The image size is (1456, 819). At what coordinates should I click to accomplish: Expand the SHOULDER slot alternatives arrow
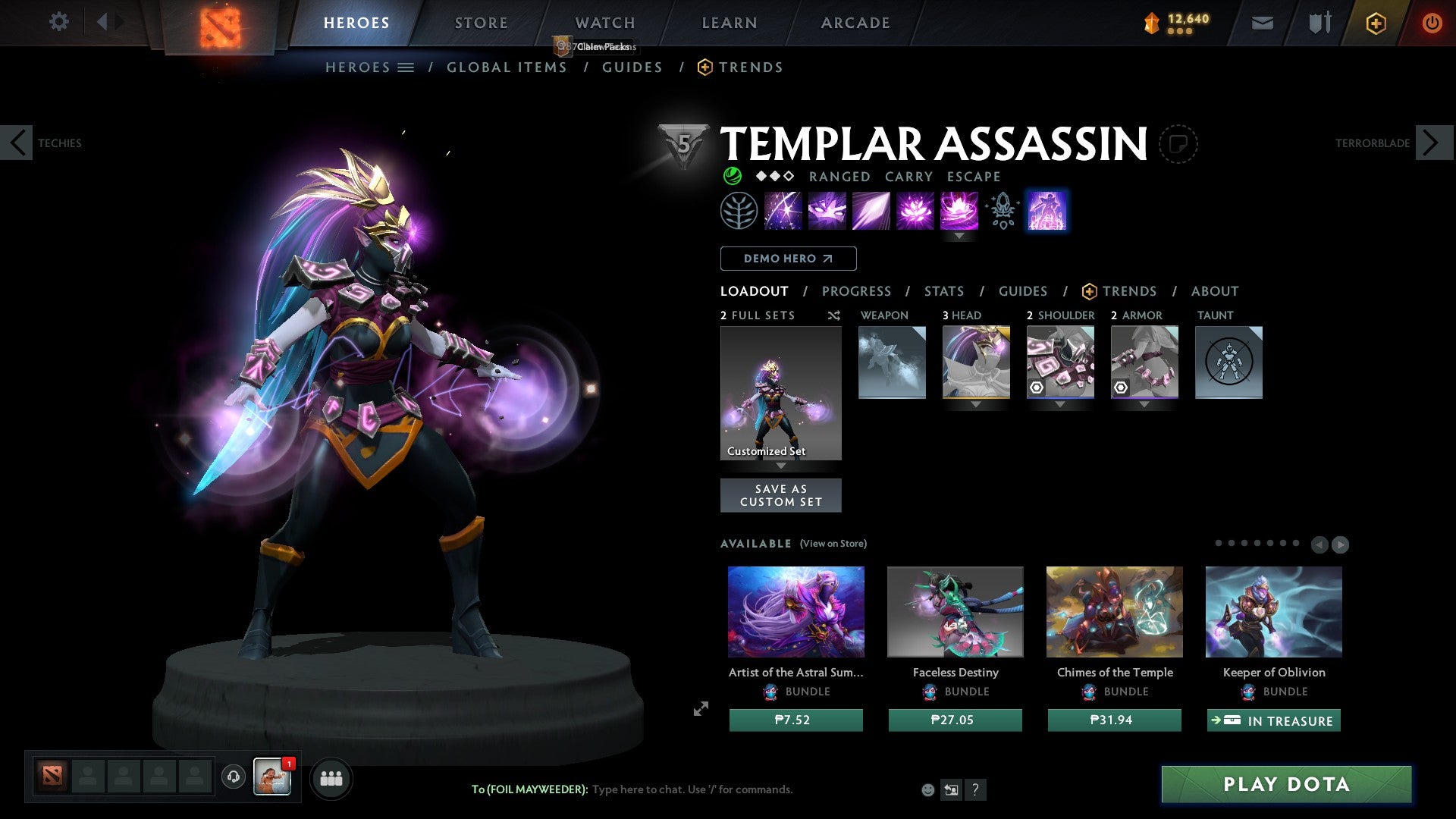[1060, 405]
